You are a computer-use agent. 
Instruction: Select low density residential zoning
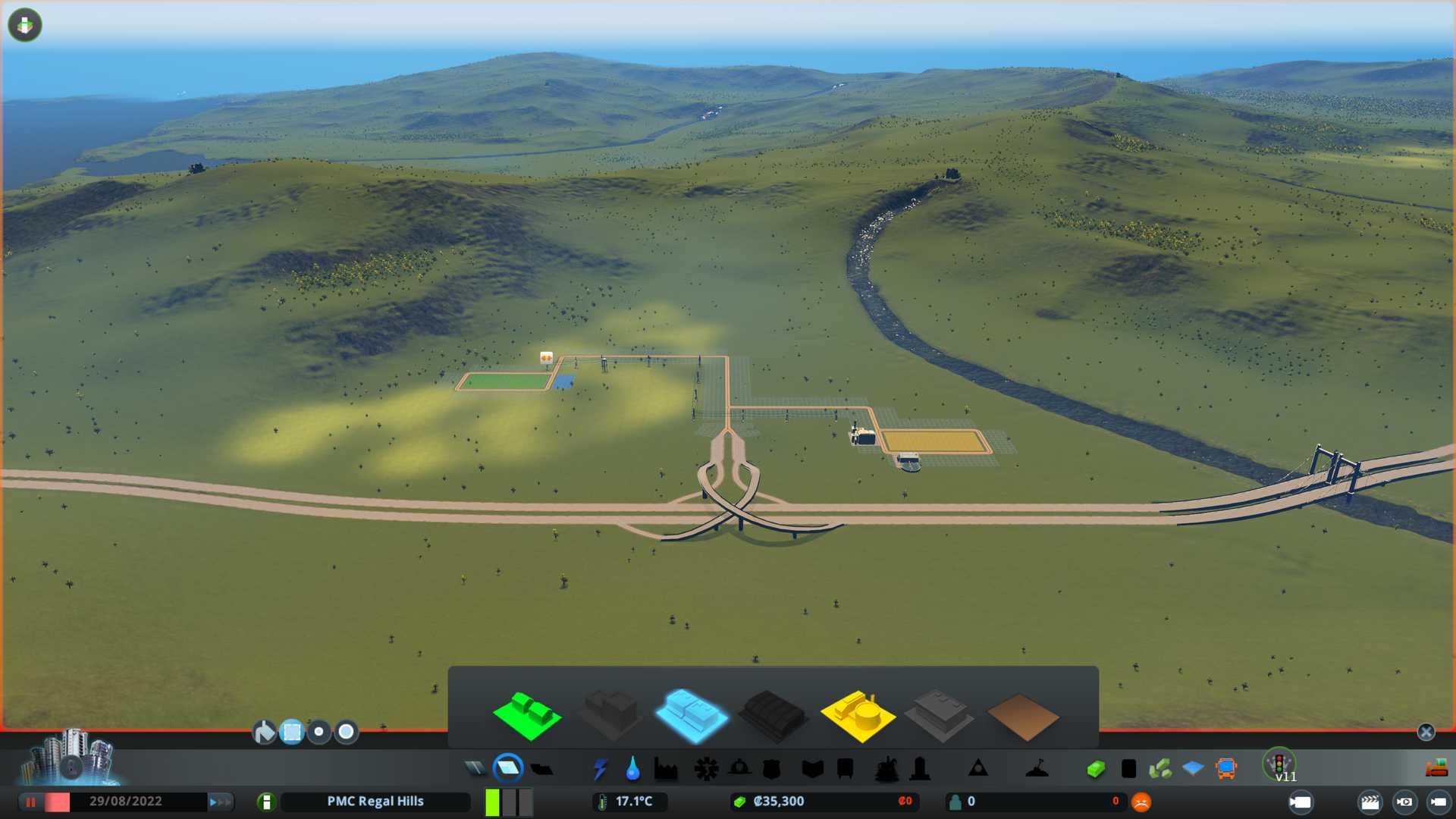point(527,715)
